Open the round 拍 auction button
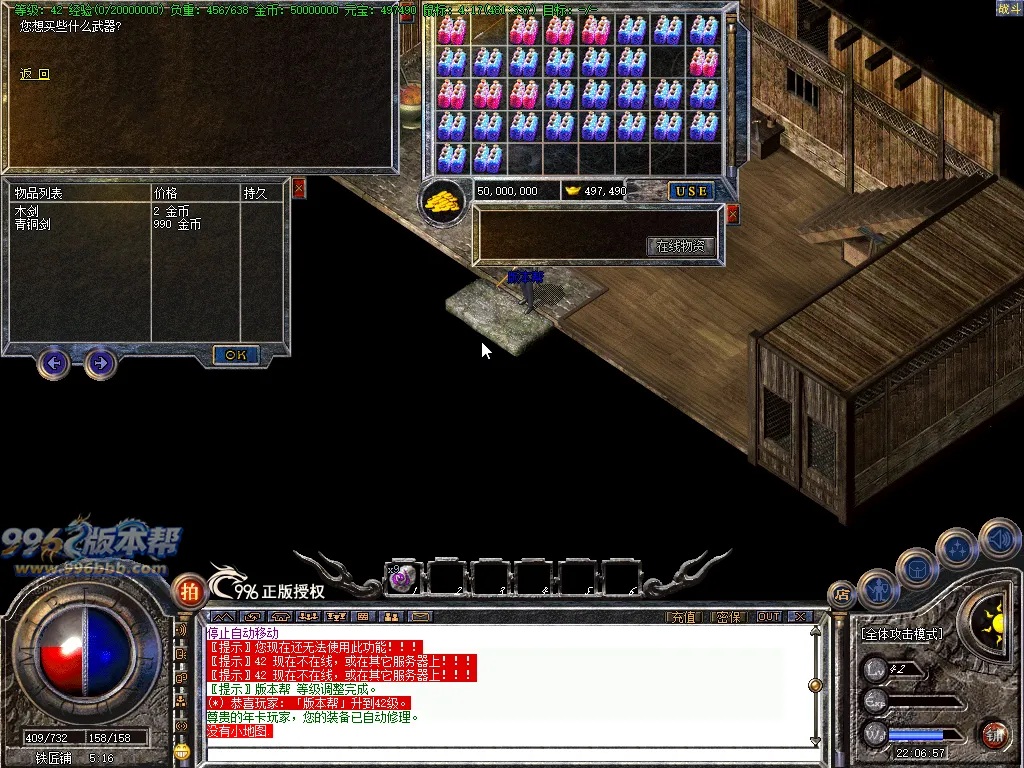Screen dimensions: 1024x768 point(188,590)
